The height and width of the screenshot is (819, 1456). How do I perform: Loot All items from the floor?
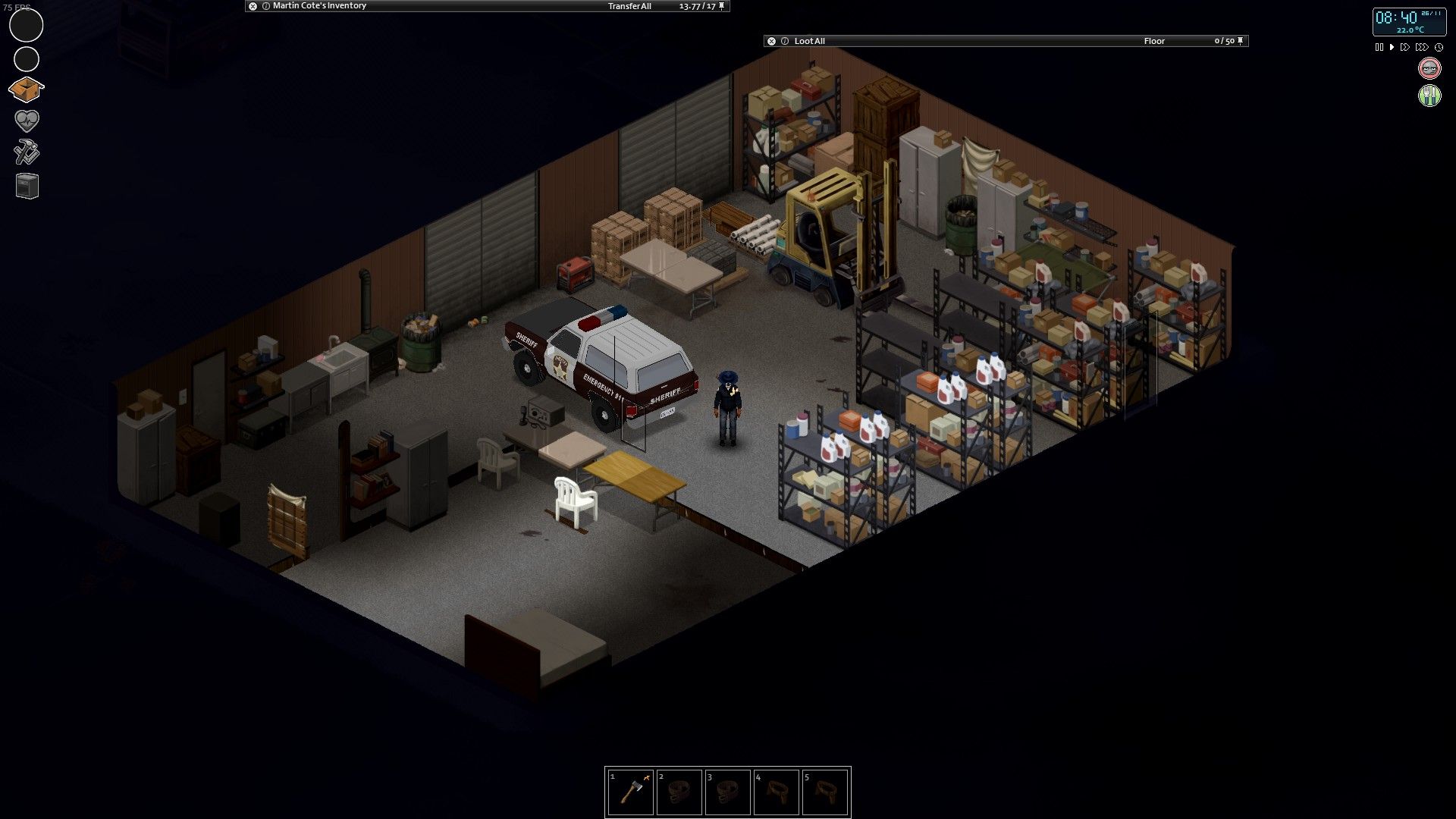(x=809, y=41)
